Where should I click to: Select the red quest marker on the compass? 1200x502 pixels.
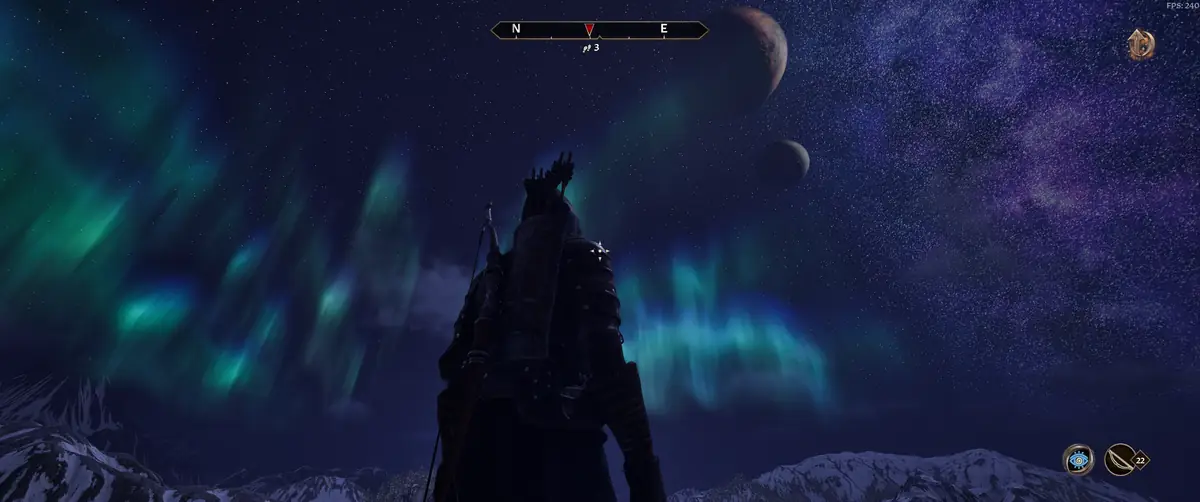coord(590,29)
